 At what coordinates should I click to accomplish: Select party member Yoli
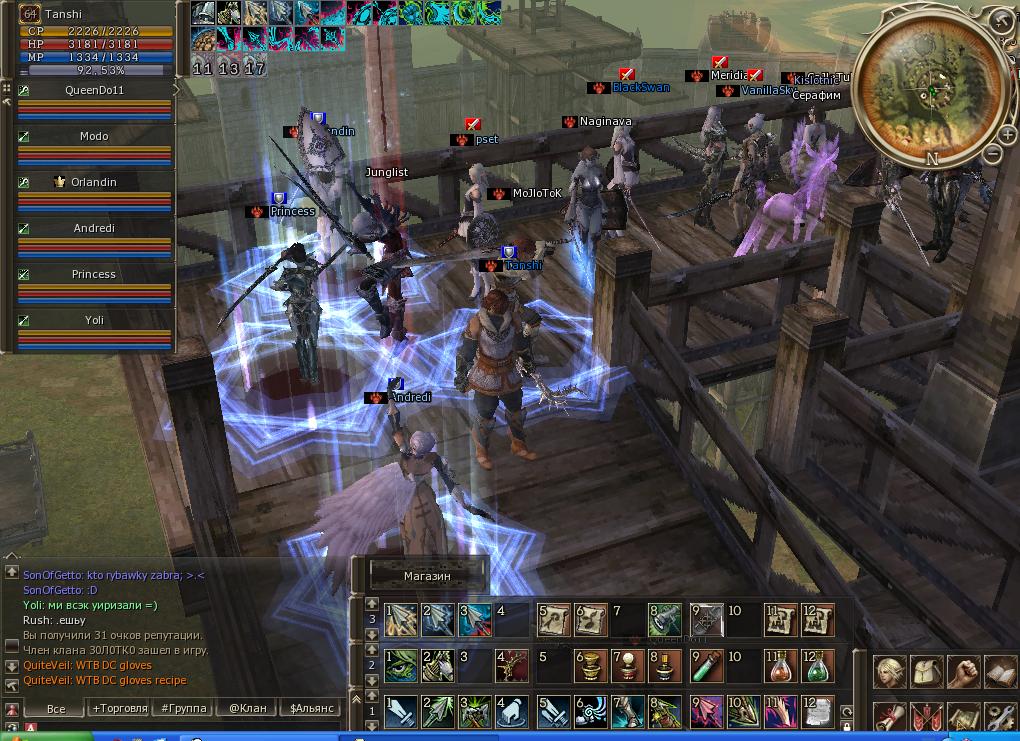tap(94, 320)
